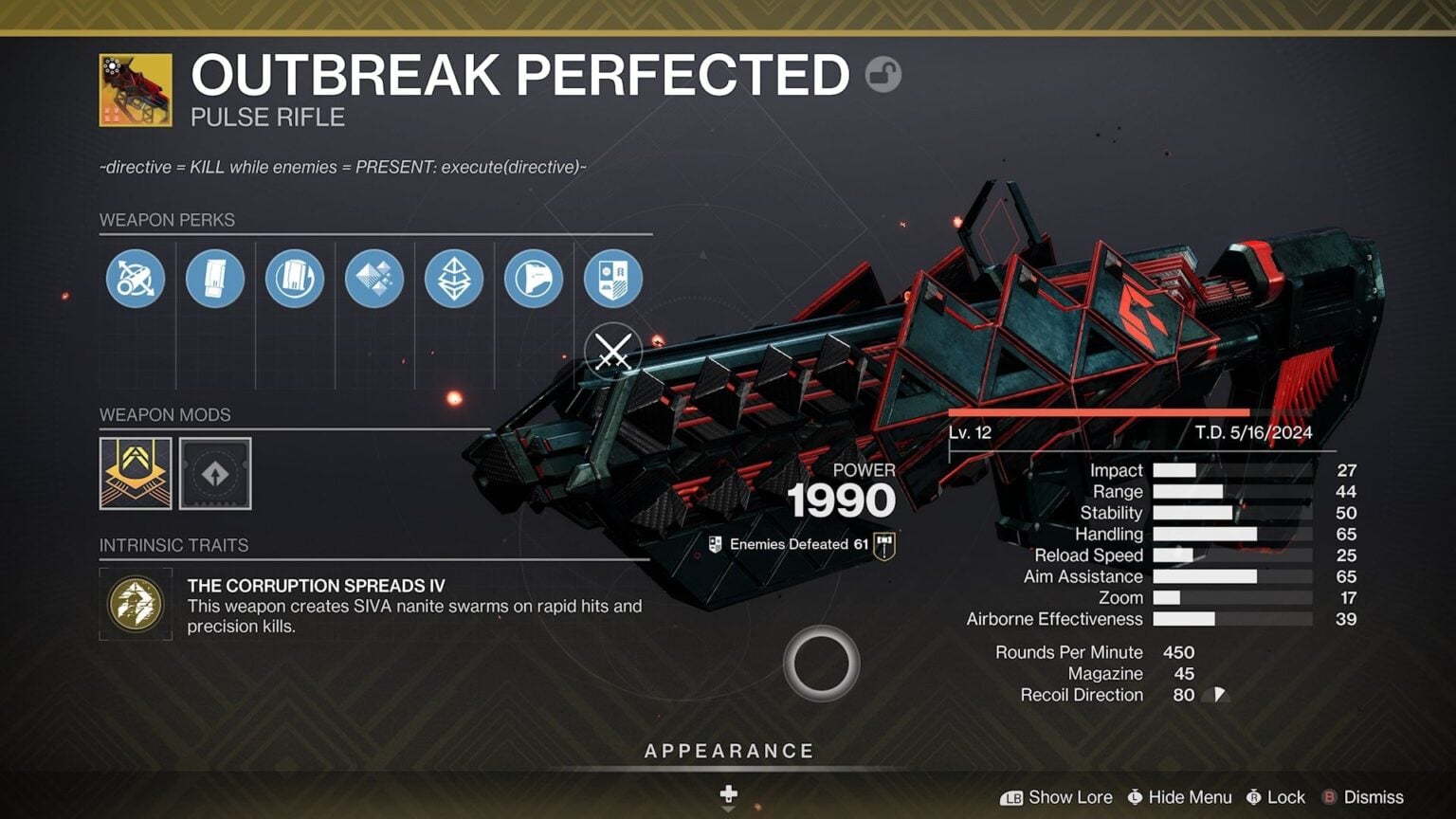Lock the weapon using the Lock control
The image size is (1456, 819).
point(1277,797)
